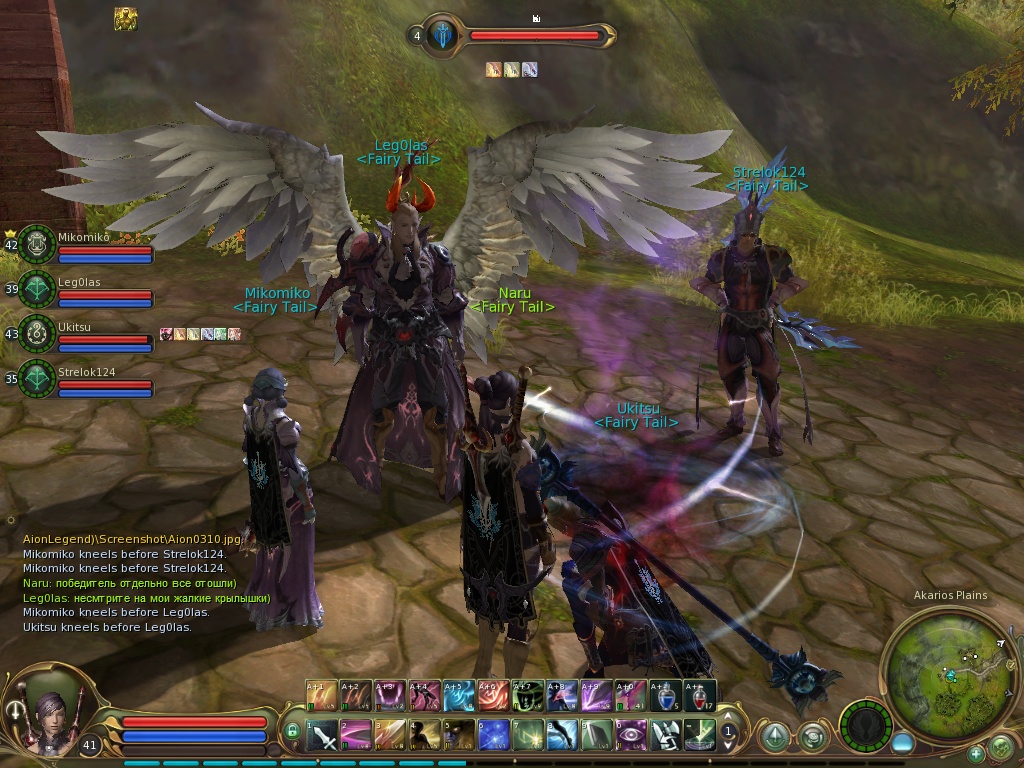Choose Strelok124 from the party list

pyautogui.click(x=37, y=379)
